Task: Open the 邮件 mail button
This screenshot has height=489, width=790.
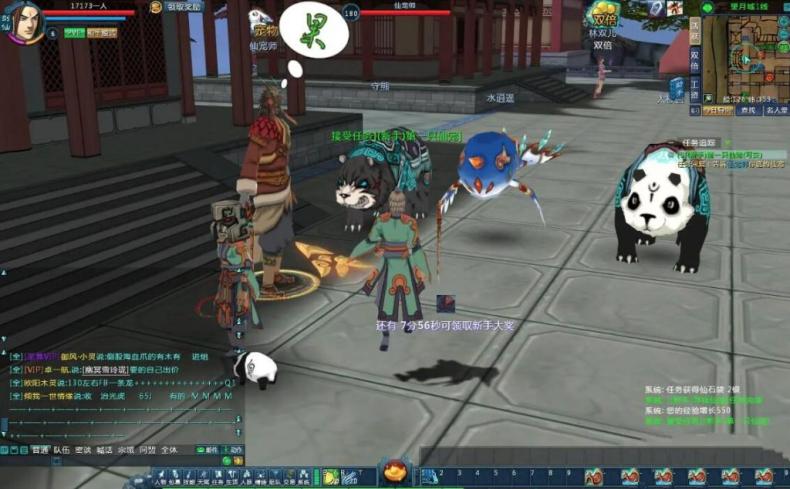Action: [209, 450]
